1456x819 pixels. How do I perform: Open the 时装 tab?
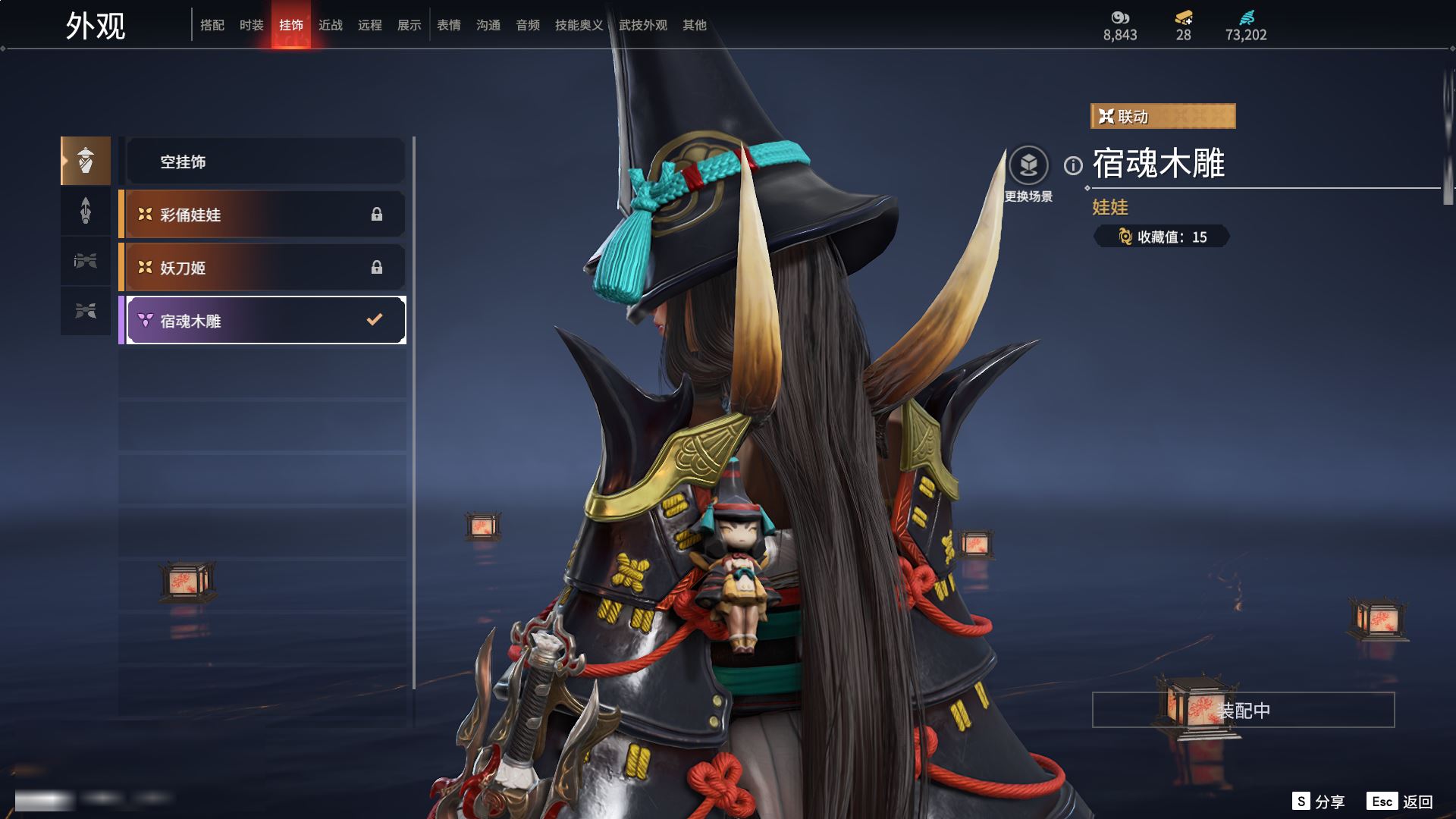tap(252, 25)
